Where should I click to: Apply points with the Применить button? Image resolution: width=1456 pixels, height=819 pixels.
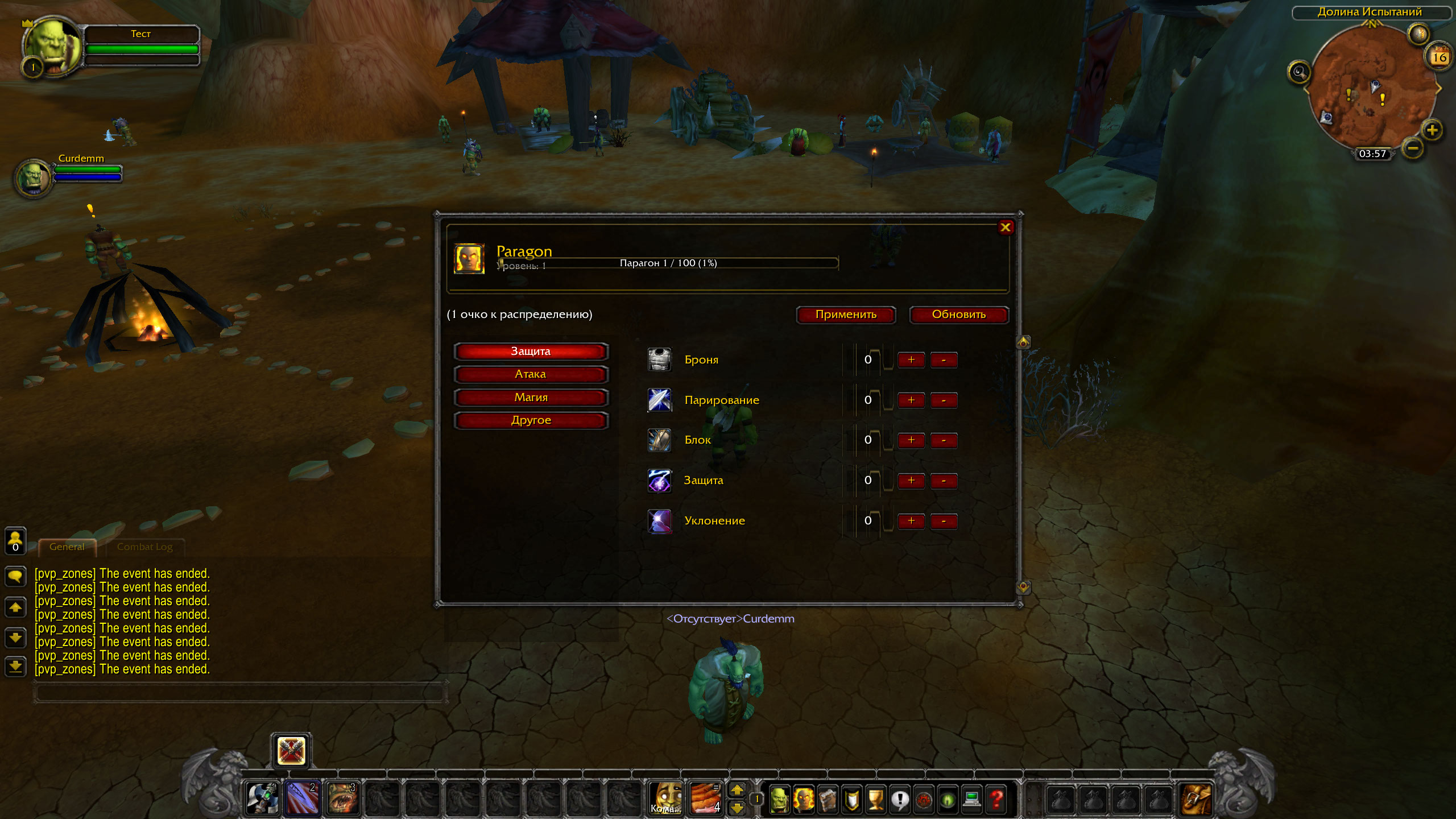tap(846, 315)
